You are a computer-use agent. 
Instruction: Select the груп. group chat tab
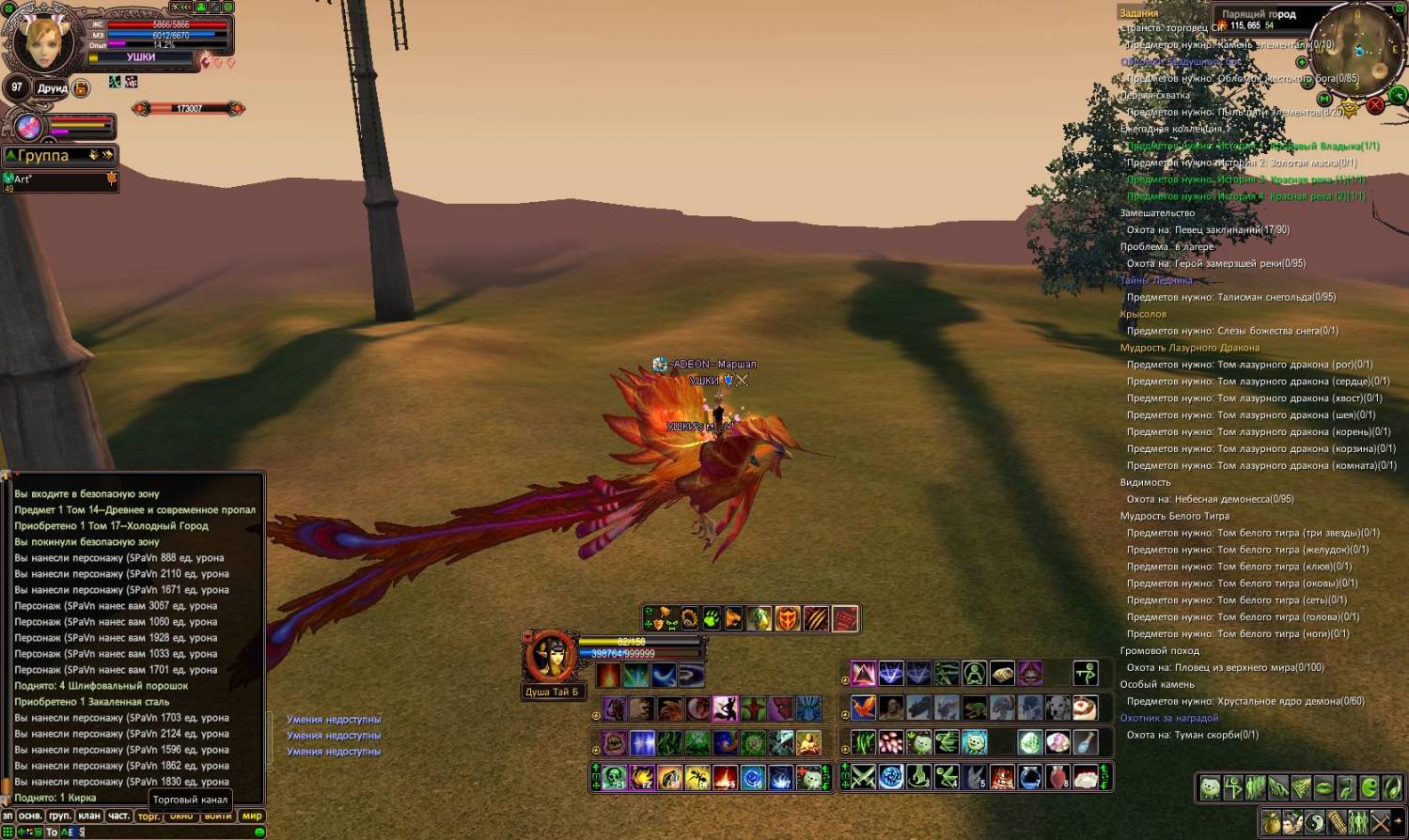[x=60, y=816]
